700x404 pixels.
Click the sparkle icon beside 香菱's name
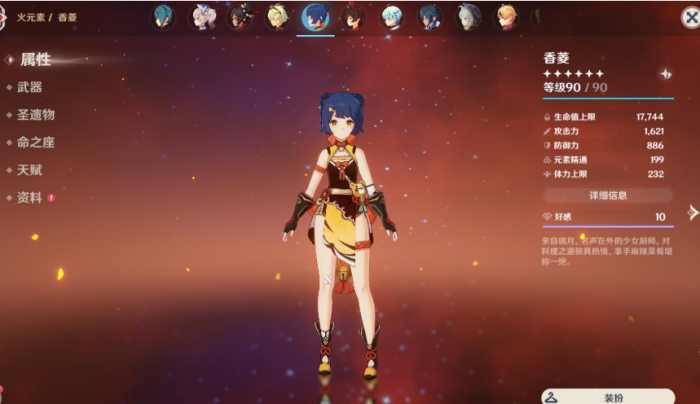click(x=665, y=74)
